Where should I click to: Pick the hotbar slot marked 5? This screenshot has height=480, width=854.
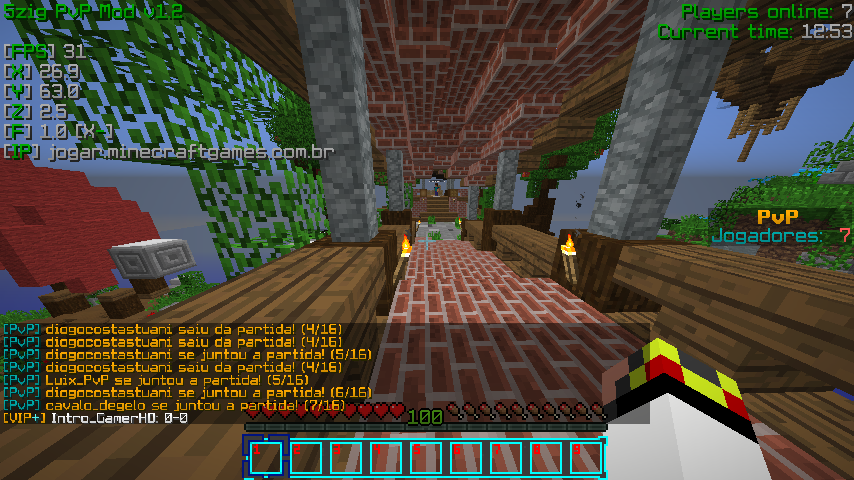426,458
